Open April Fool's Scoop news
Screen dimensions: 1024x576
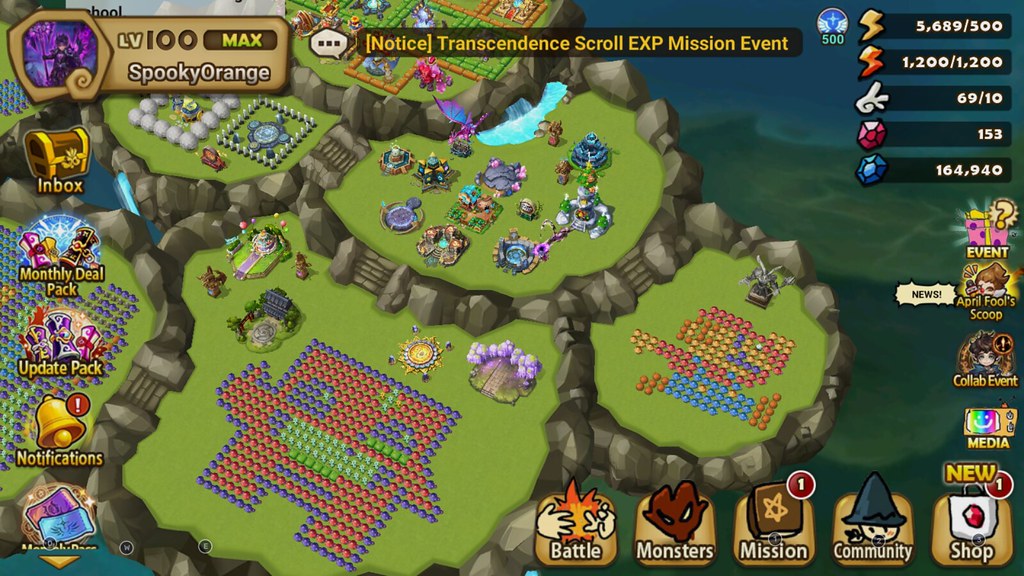pyautogui.click(x=987, y=292)
